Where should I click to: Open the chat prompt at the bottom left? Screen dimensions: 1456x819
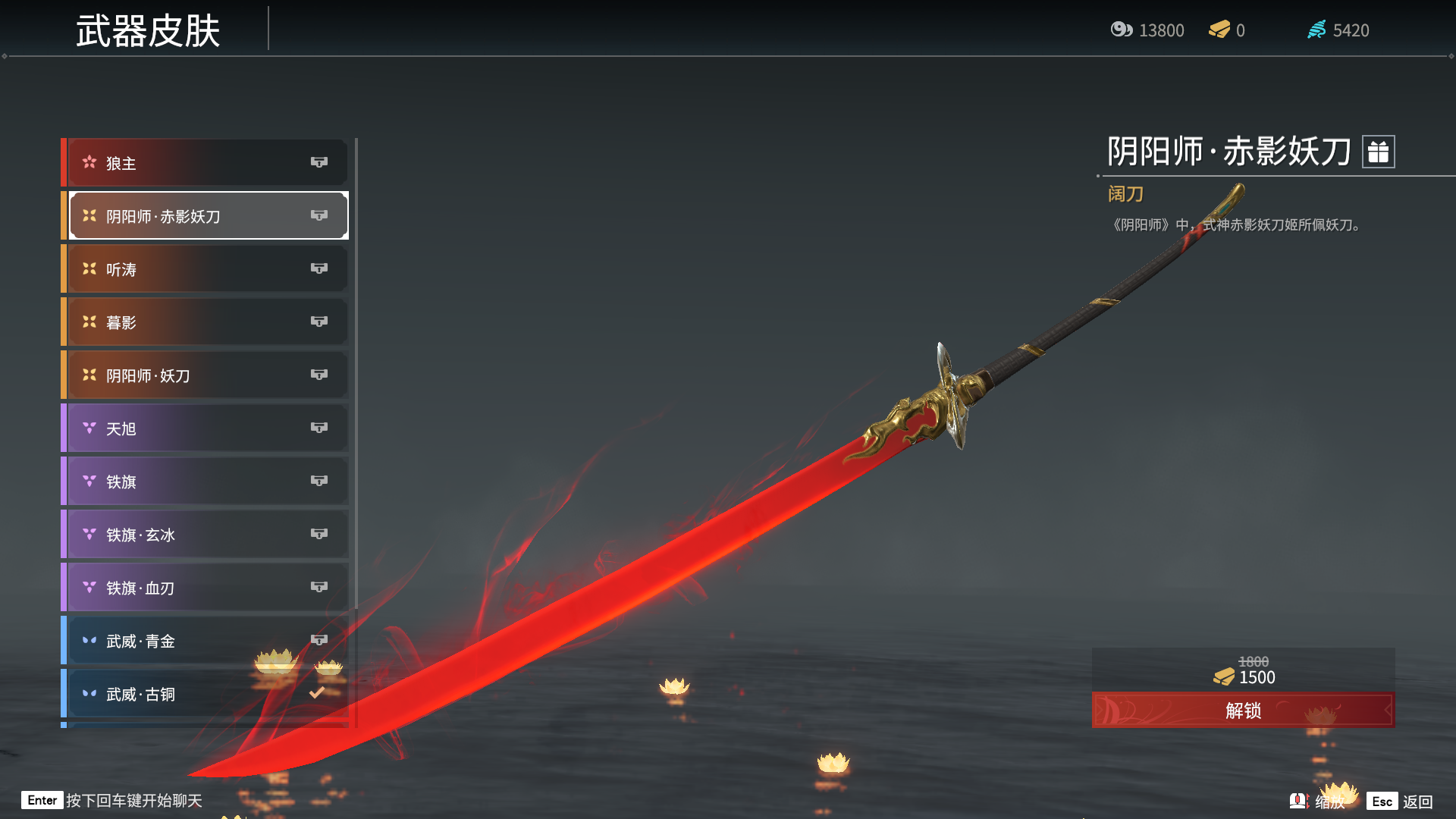(112, 801)
